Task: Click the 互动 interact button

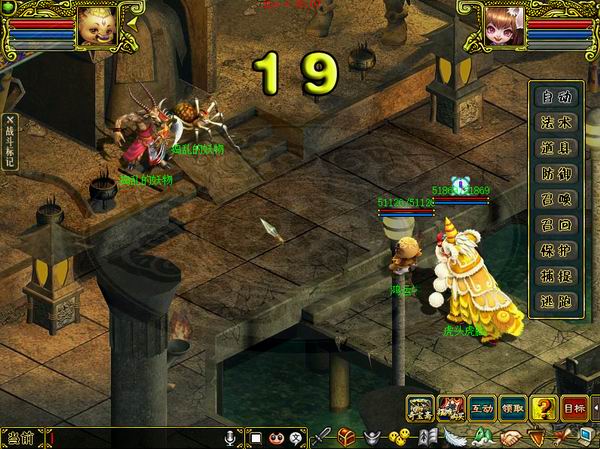Action: [x=483, y=408]
